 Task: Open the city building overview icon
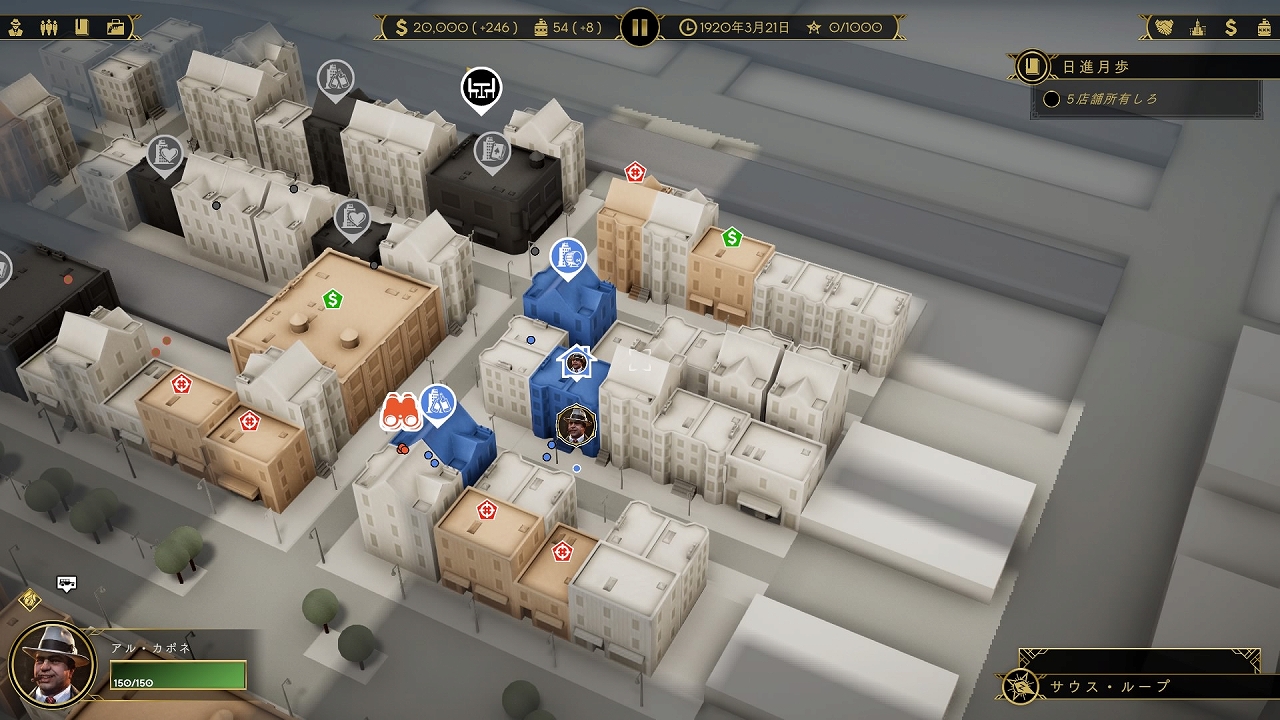coord(1197,27)
